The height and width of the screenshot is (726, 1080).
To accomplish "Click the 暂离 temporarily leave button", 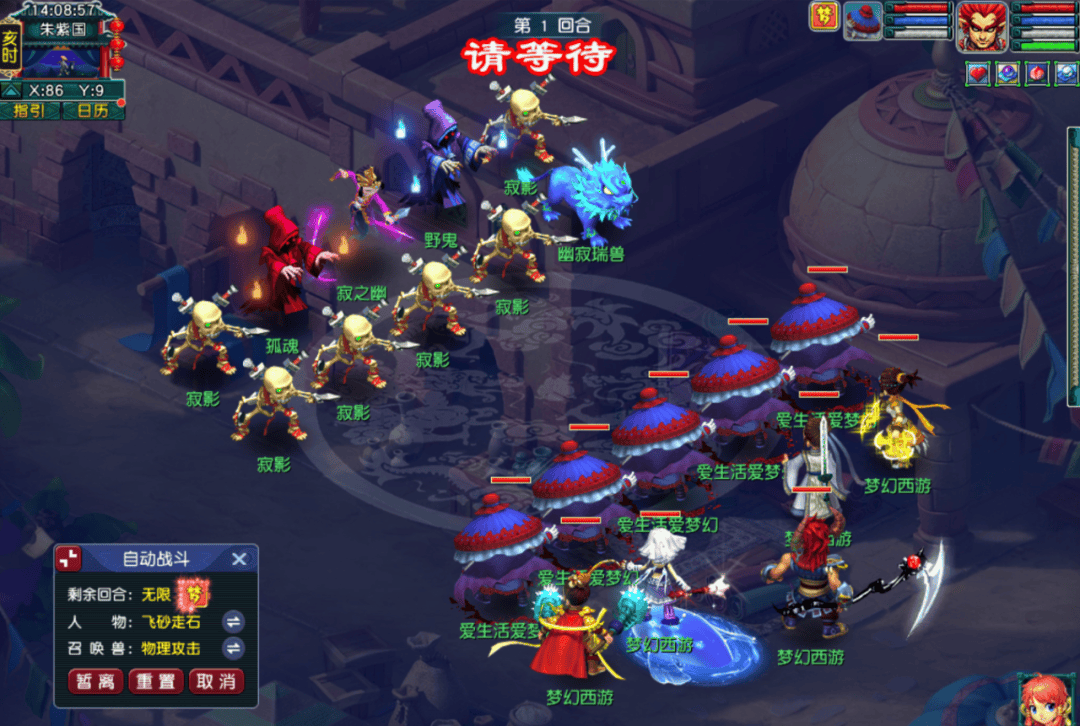I will click(96, 681).
